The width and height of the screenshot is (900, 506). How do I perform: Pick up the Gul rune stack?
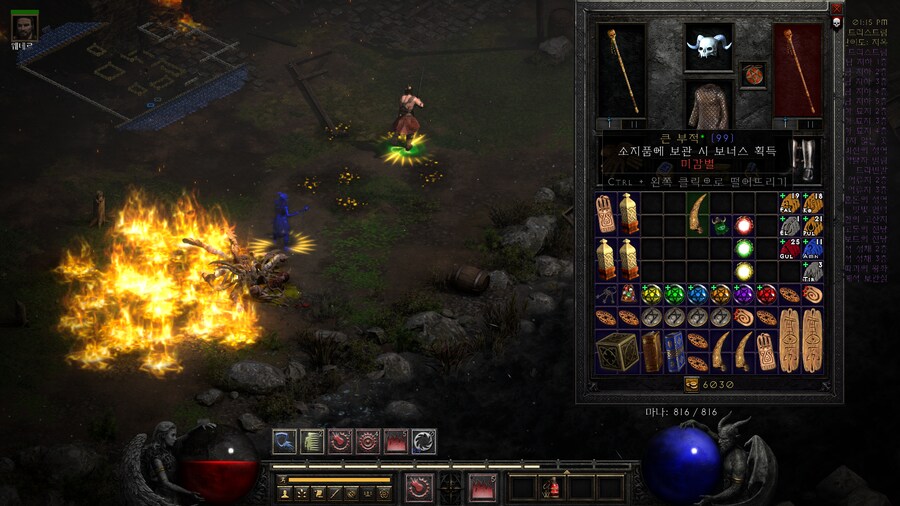pyautogui.click(x=790, y=248)
